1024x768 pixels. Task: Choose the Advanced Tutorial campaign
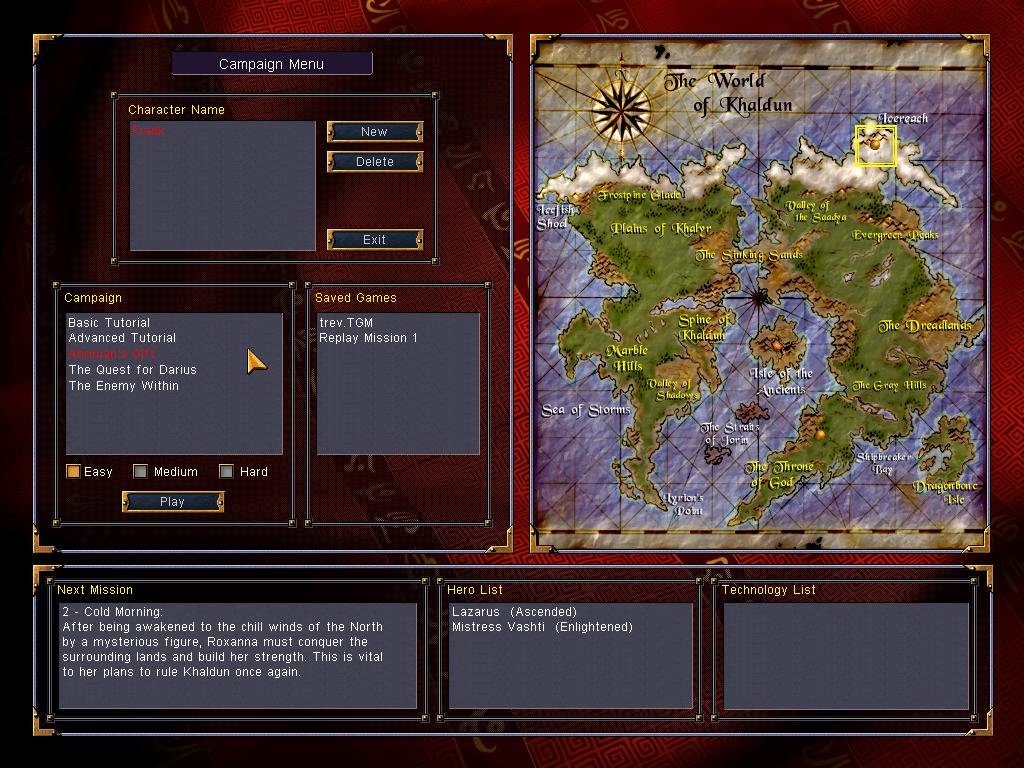tap(122, 338)
